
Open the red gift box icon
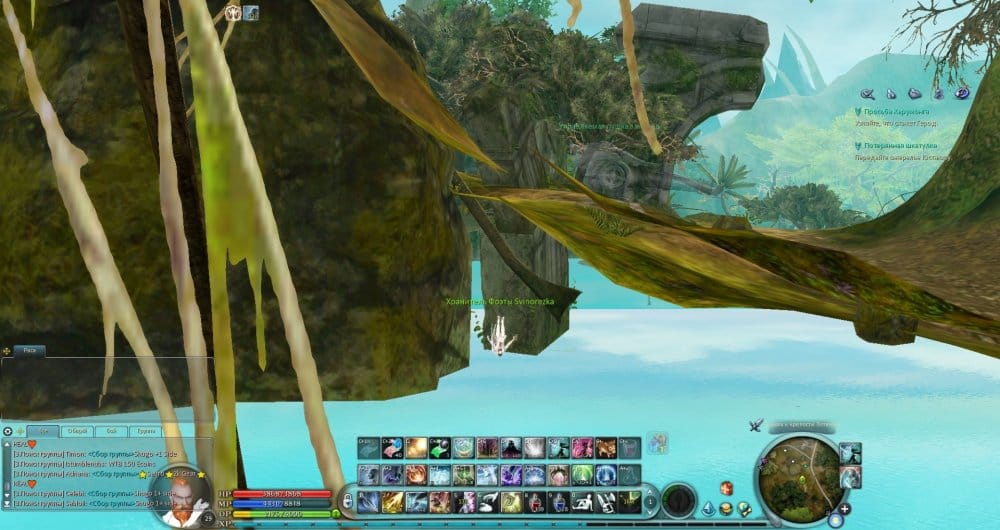726,489
